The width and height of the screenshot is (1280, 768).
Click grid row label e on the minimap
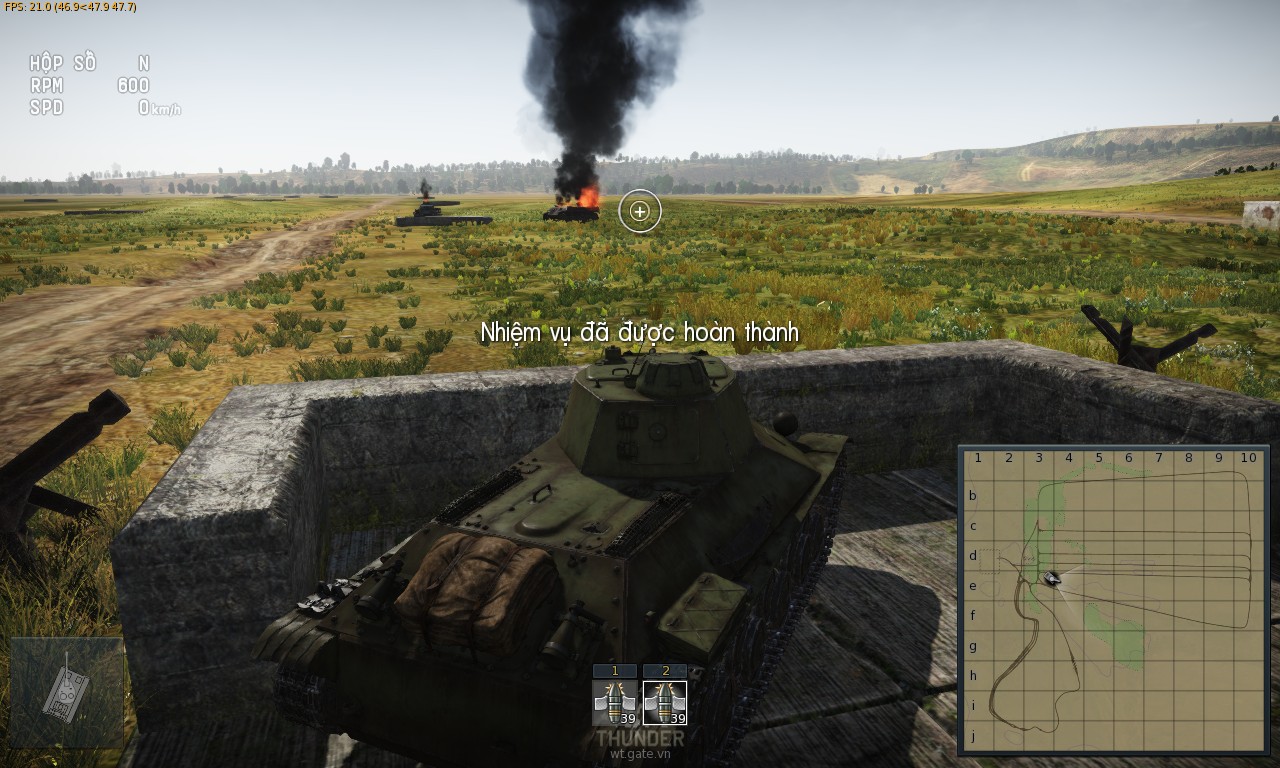(974, 585)
